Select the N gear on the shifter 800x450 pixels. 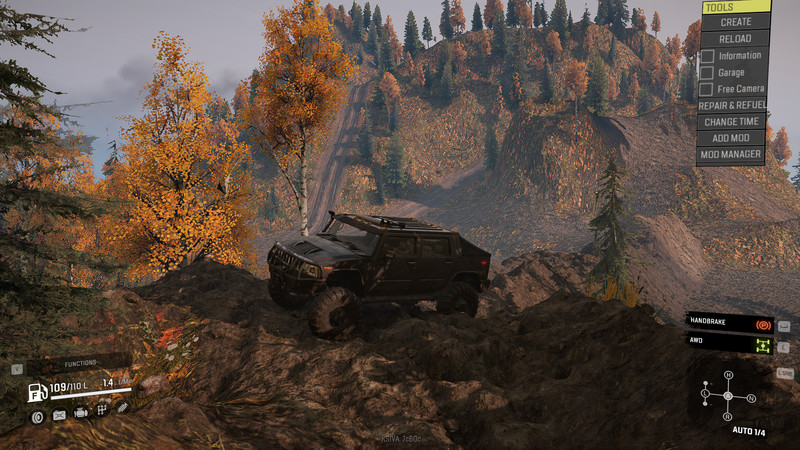(750, 397)
